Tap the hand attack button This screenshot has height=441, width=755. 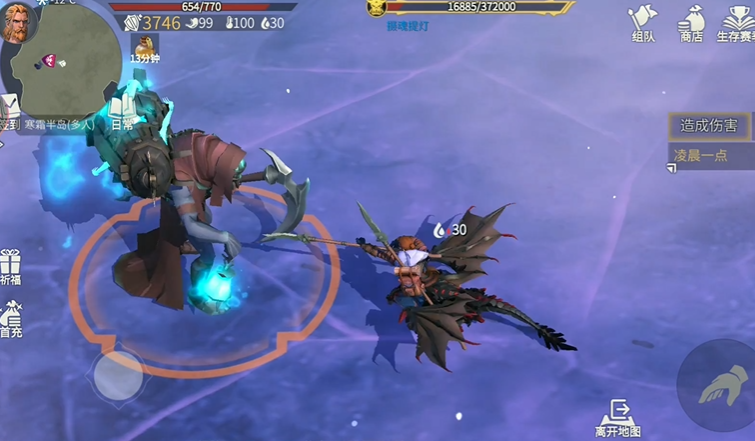click(715, 385)
